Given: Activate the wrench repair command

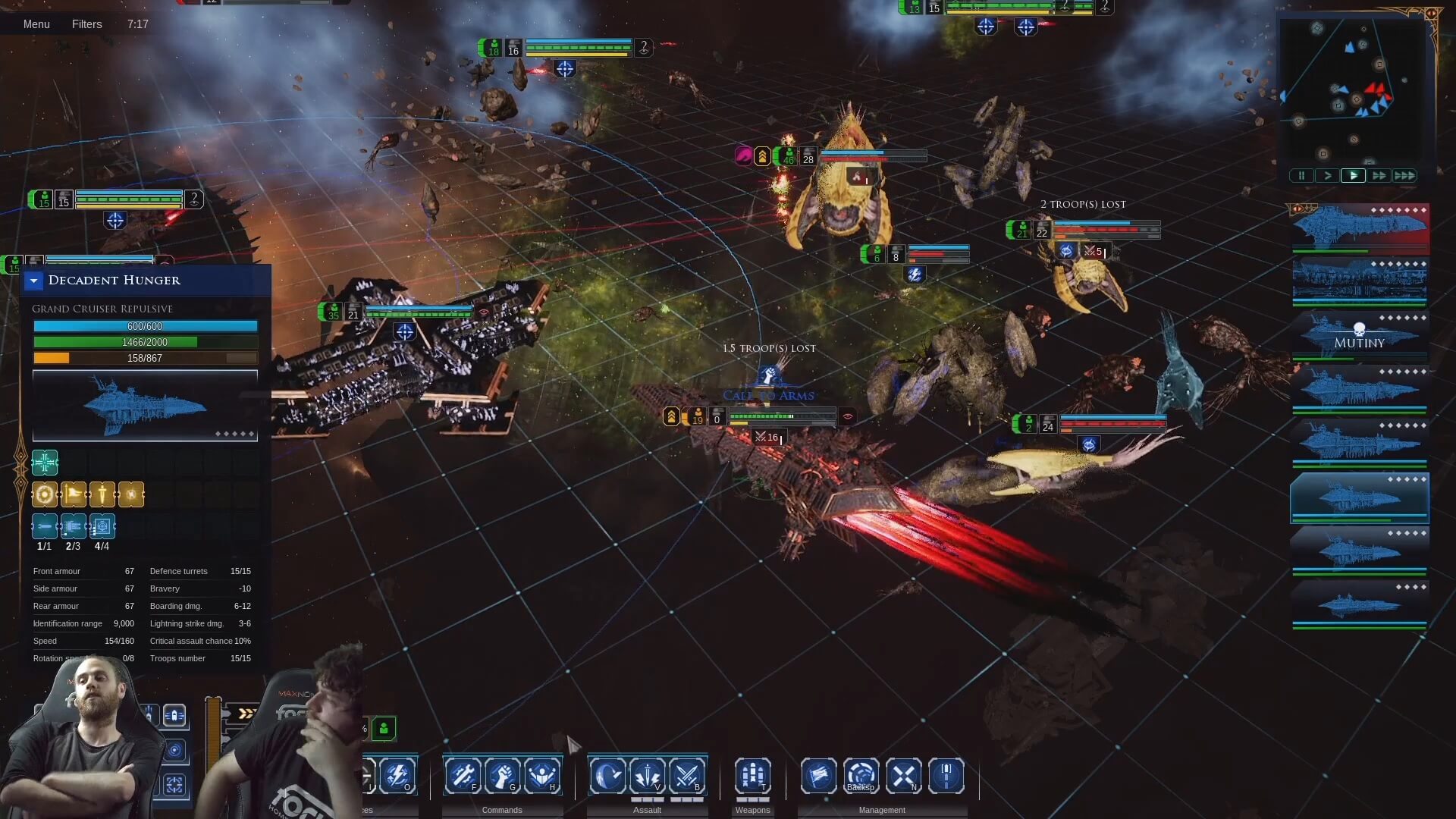Looking at the screenshot, I should pos(463,776).
